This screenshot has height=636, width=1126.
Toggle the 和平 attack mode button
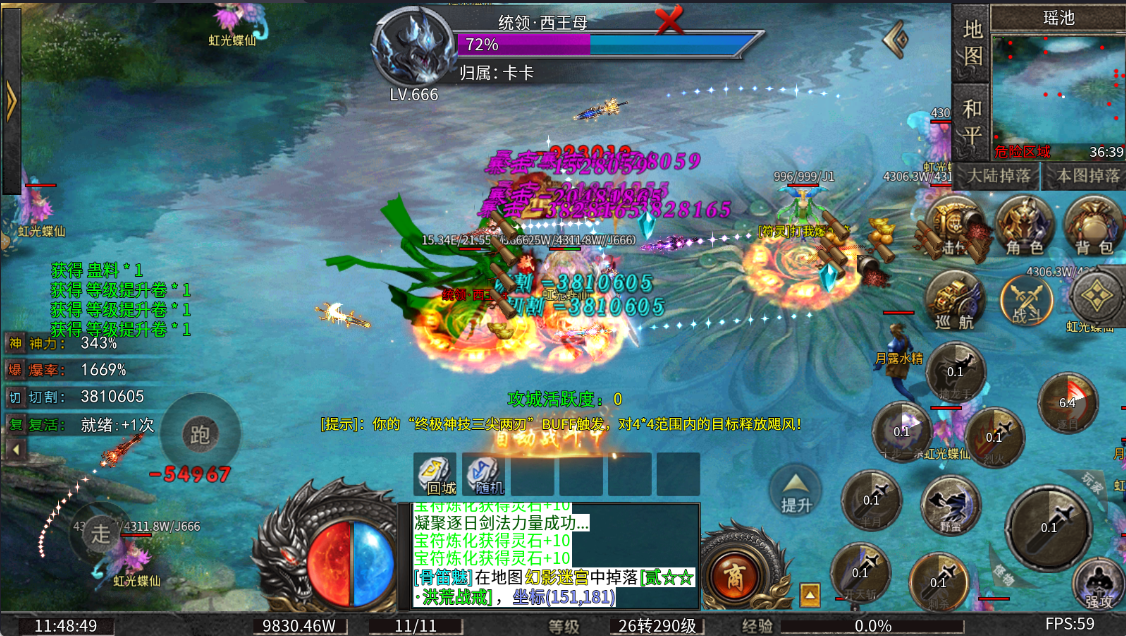[x=972, y=122]
